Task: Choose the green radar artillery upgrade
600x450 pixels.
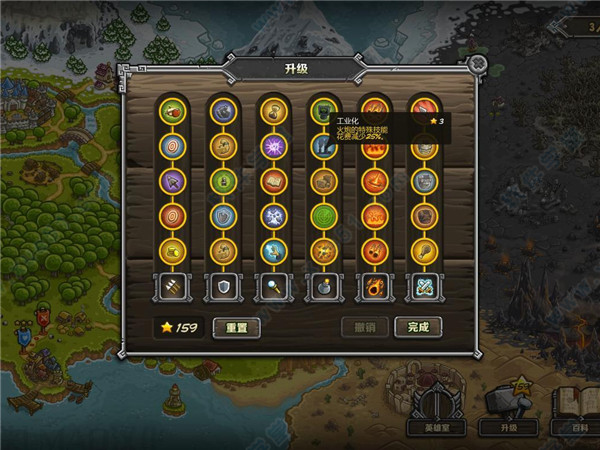Action: [323, 216]
